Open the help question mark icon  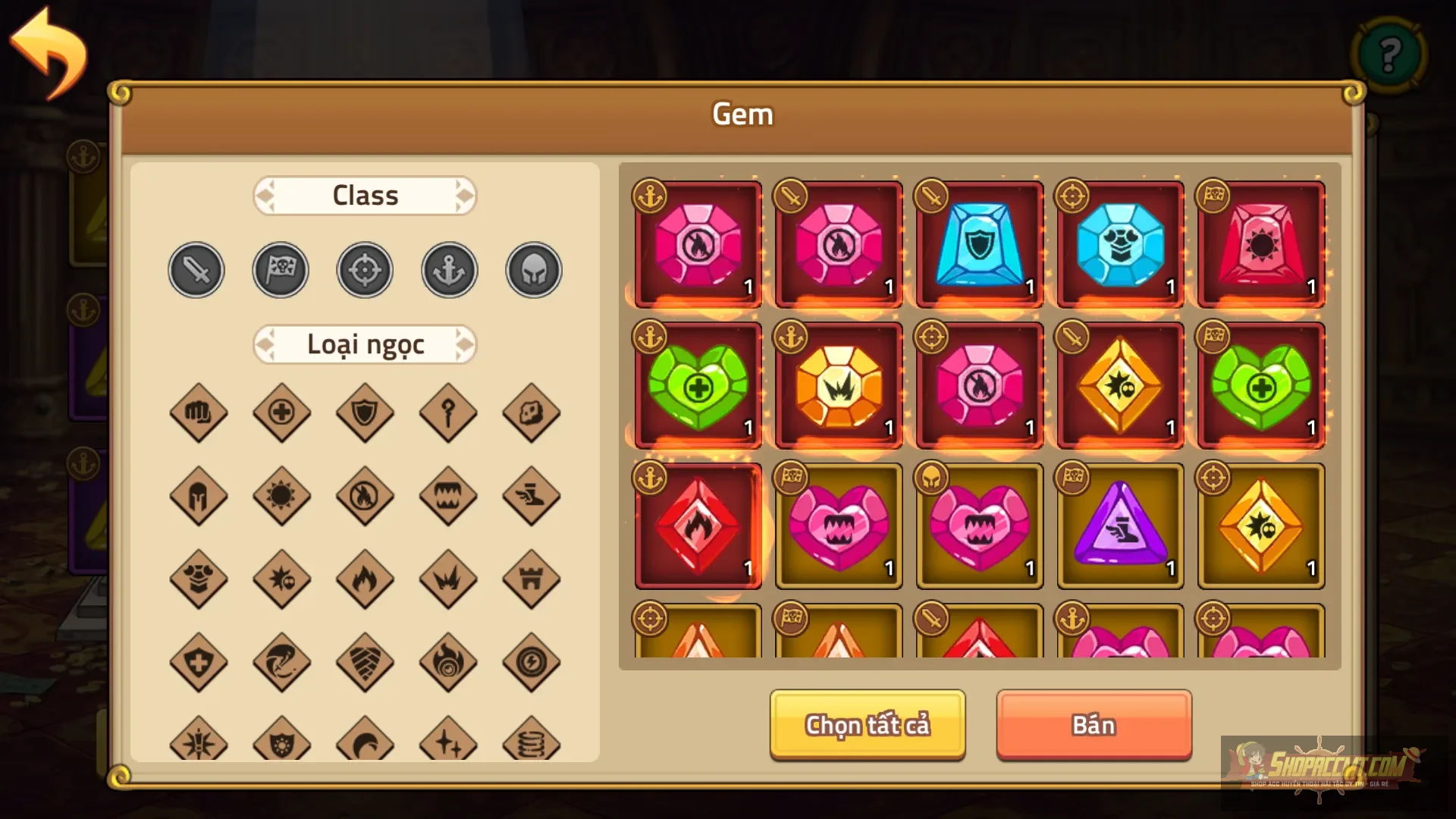point(1389,55)
